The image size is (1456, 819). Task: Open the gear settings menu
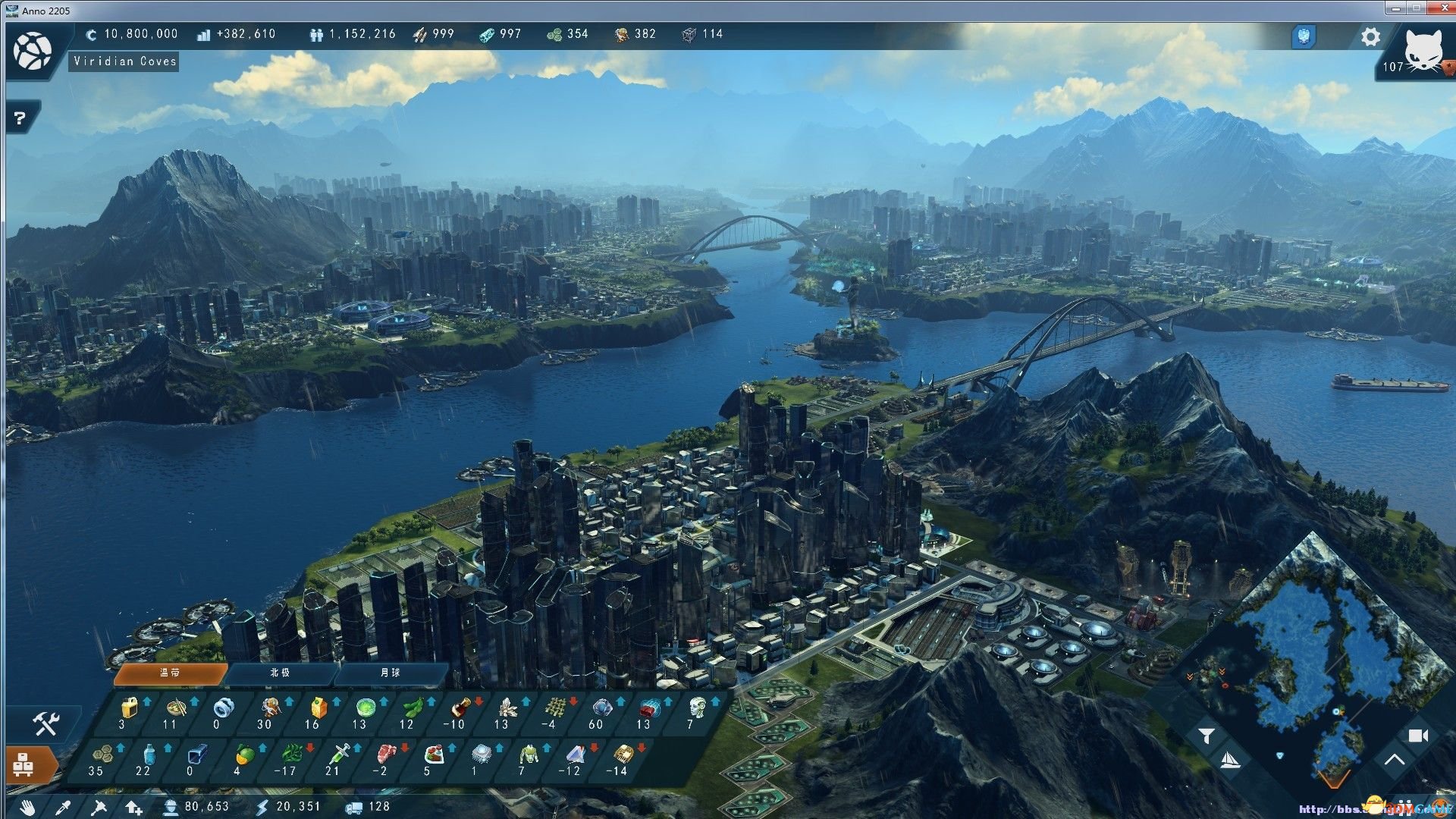pos(1370,37)
